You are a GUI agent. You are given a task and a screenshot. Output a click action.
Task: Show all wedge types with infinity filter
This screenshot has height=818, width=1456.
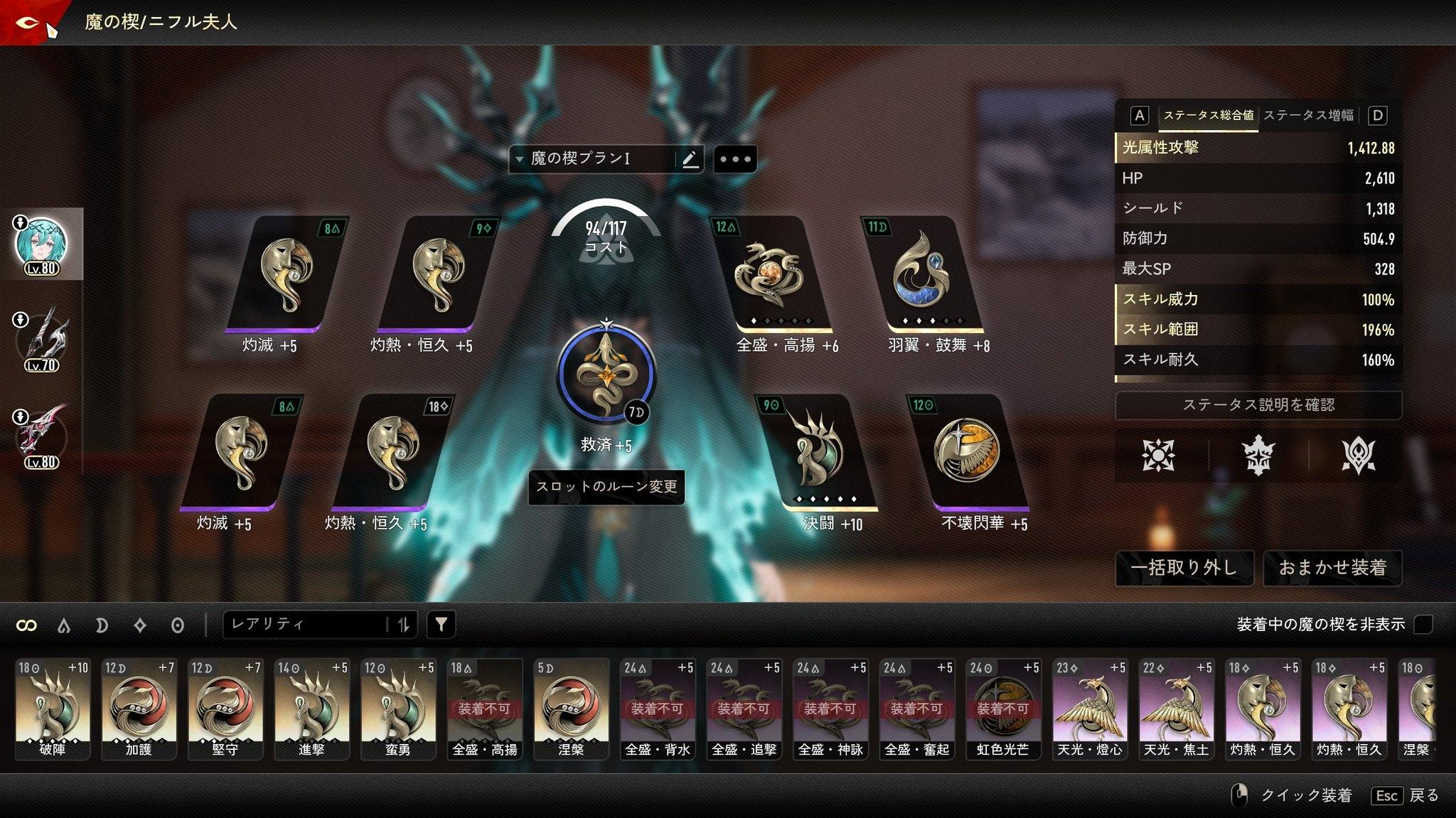(x=26, y=625)
